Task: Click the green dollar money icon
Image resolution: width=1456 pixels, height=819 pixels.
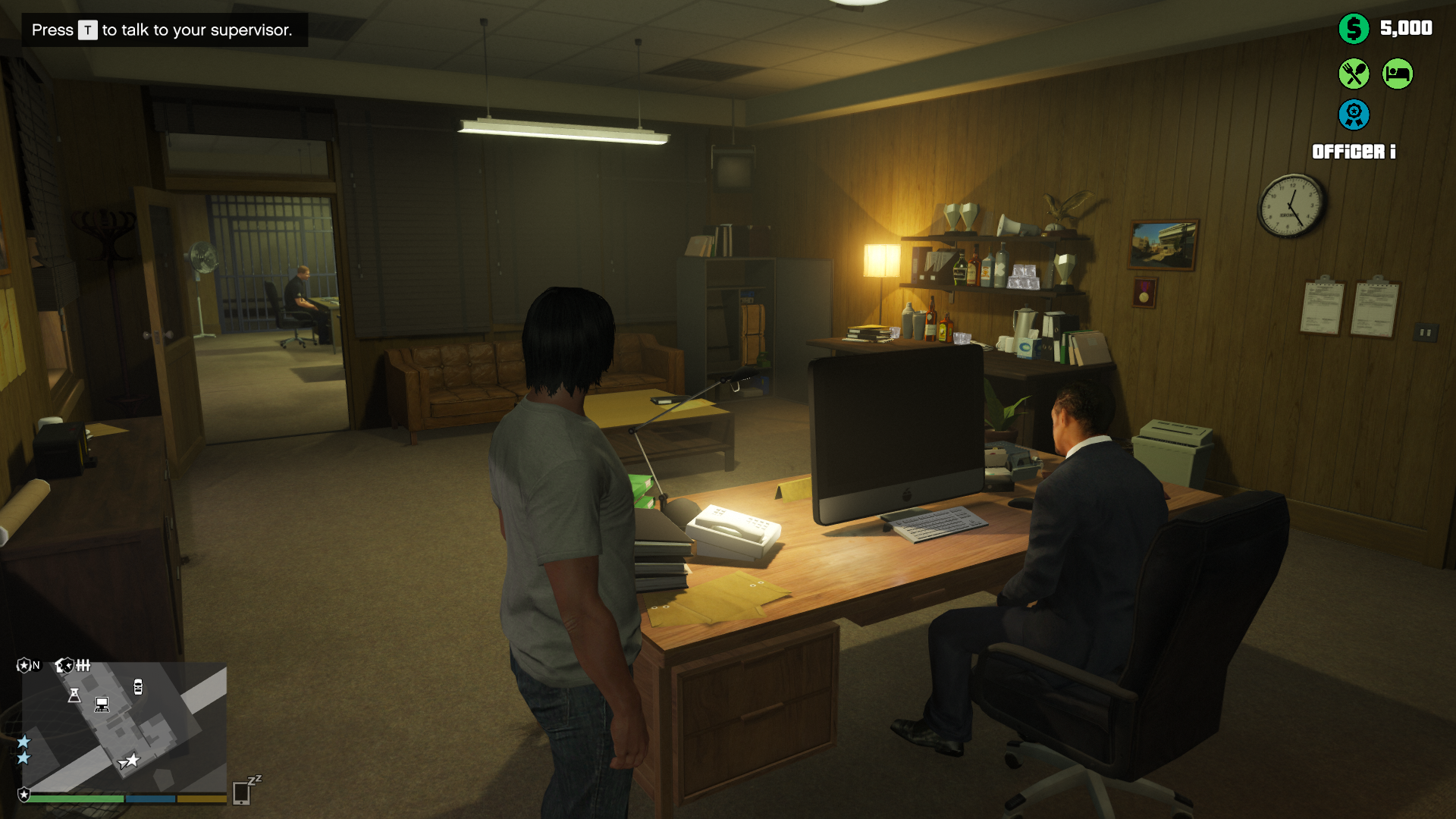Action: (x=1354, y=29)
